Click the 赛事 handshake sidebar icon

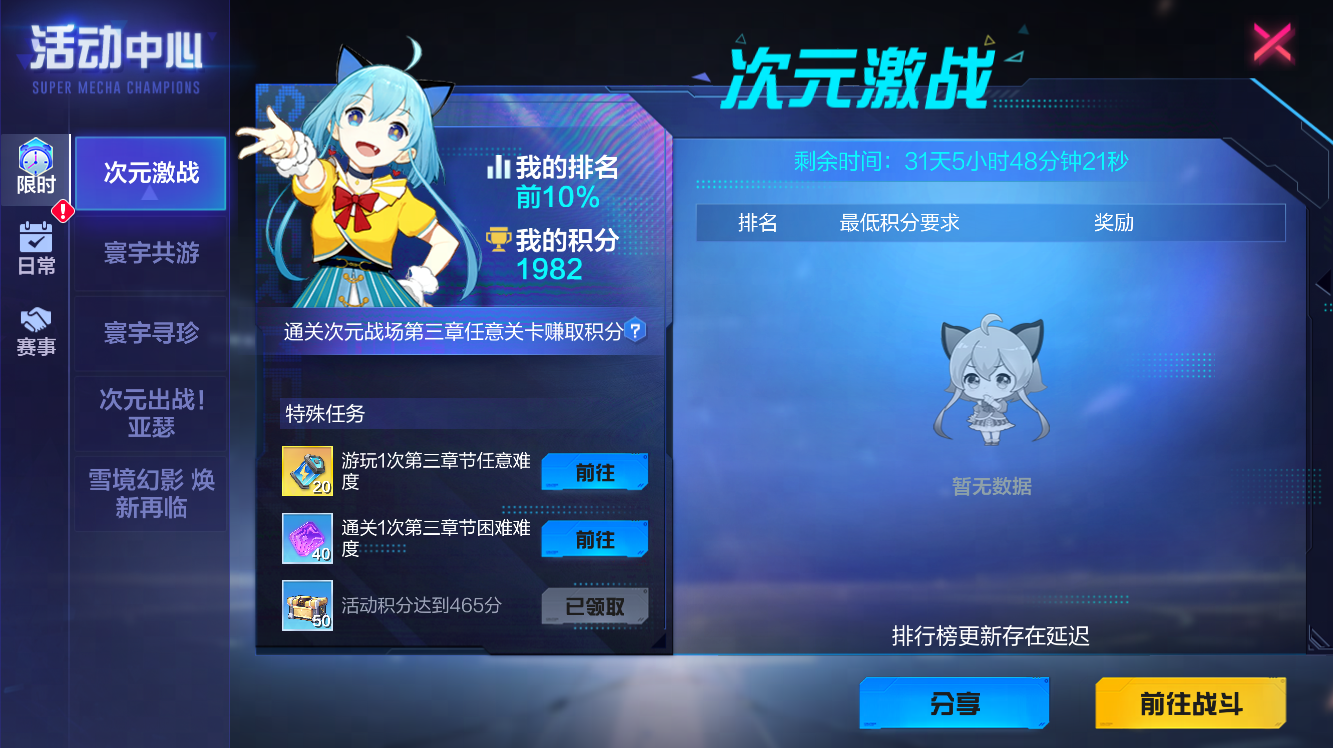[34, 330]
